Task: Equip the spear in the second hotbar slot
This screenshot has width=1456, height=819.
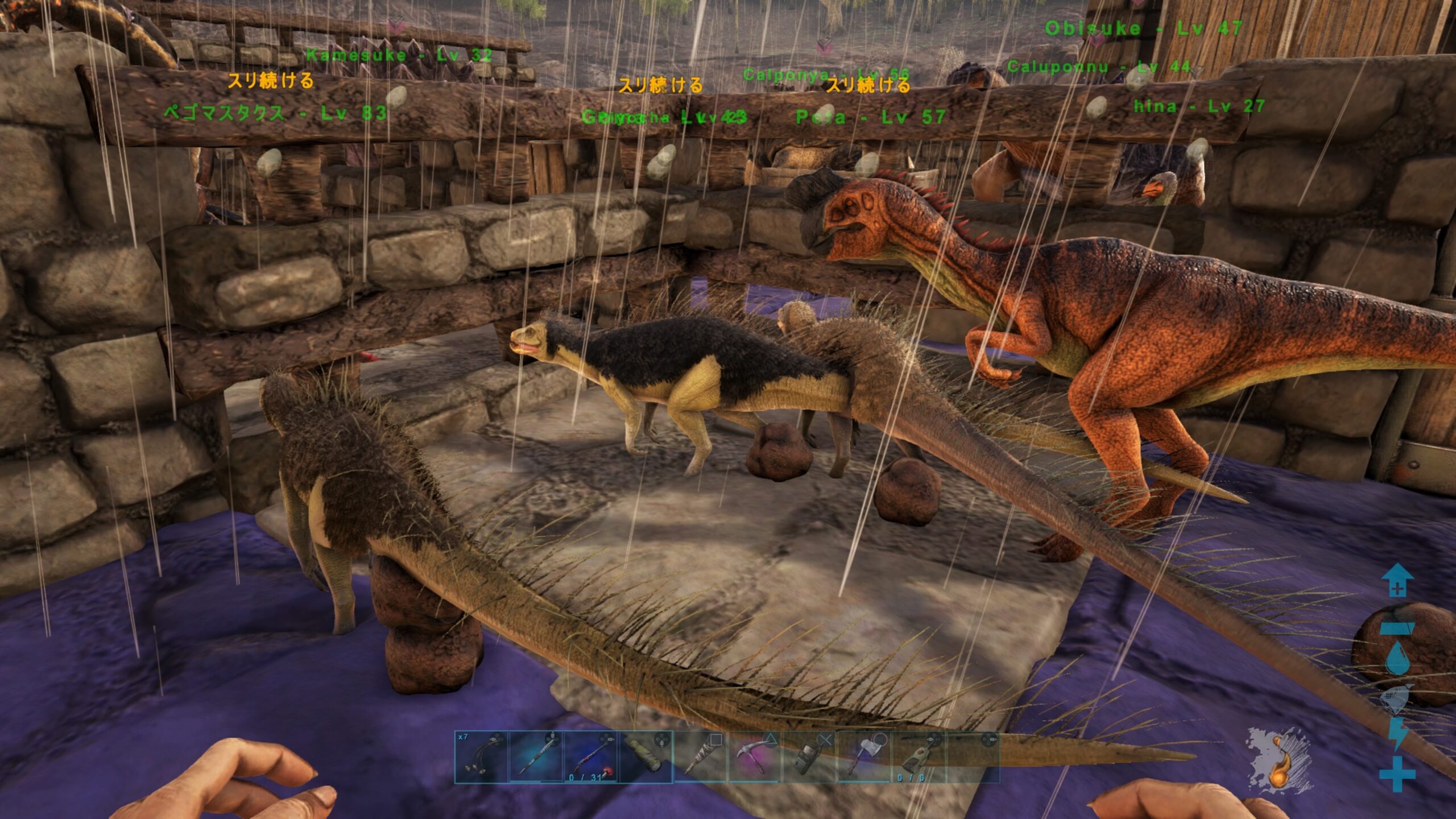Action: click(536, 757)
